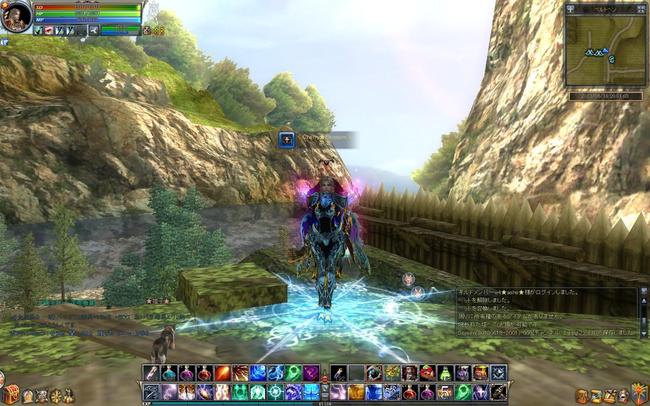650x406 pixels.
Task: Open the sun emblem main menu button
Action: pyautogui.click(x=641, y=394)
